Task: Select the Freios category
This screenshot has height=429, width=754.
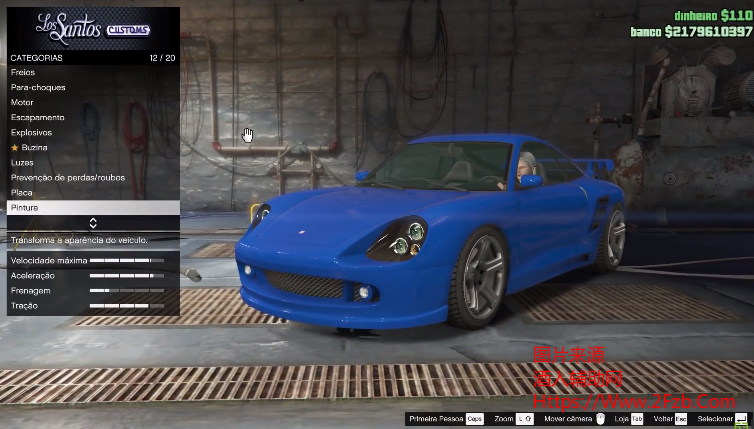Action: [x=92, y=72]
